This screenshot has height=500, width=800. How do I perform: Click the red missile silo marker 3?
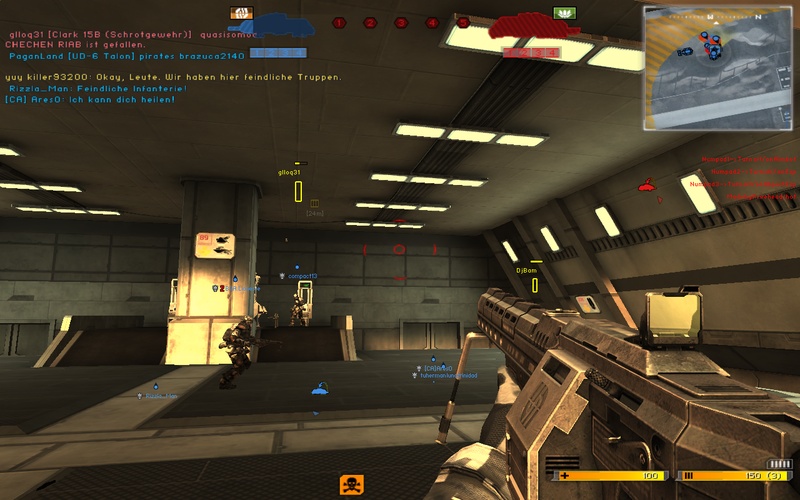tap(401, 22)
